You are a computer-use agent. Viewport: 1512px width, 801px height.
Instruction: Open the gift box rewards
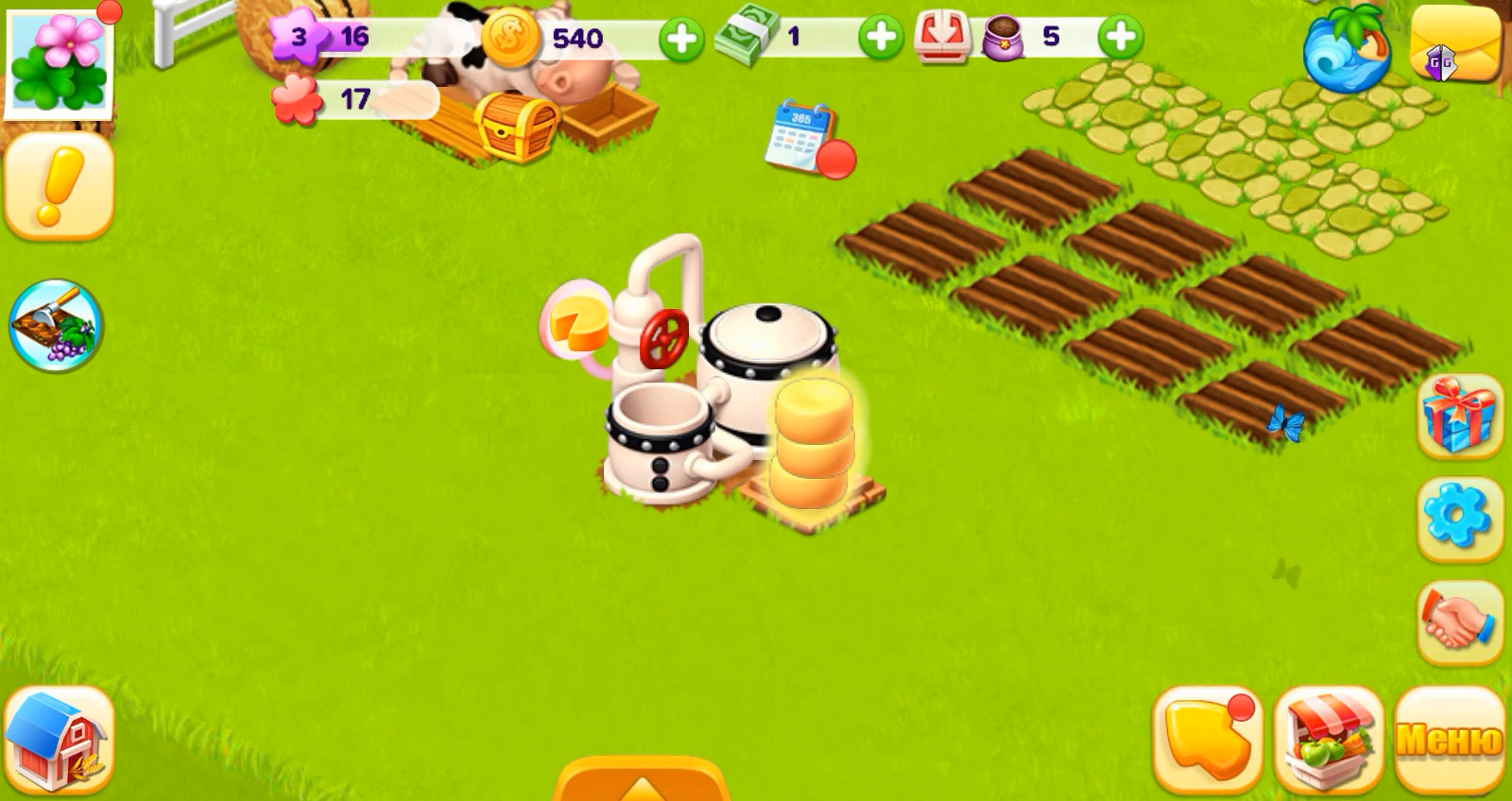tap(1459, 416)
